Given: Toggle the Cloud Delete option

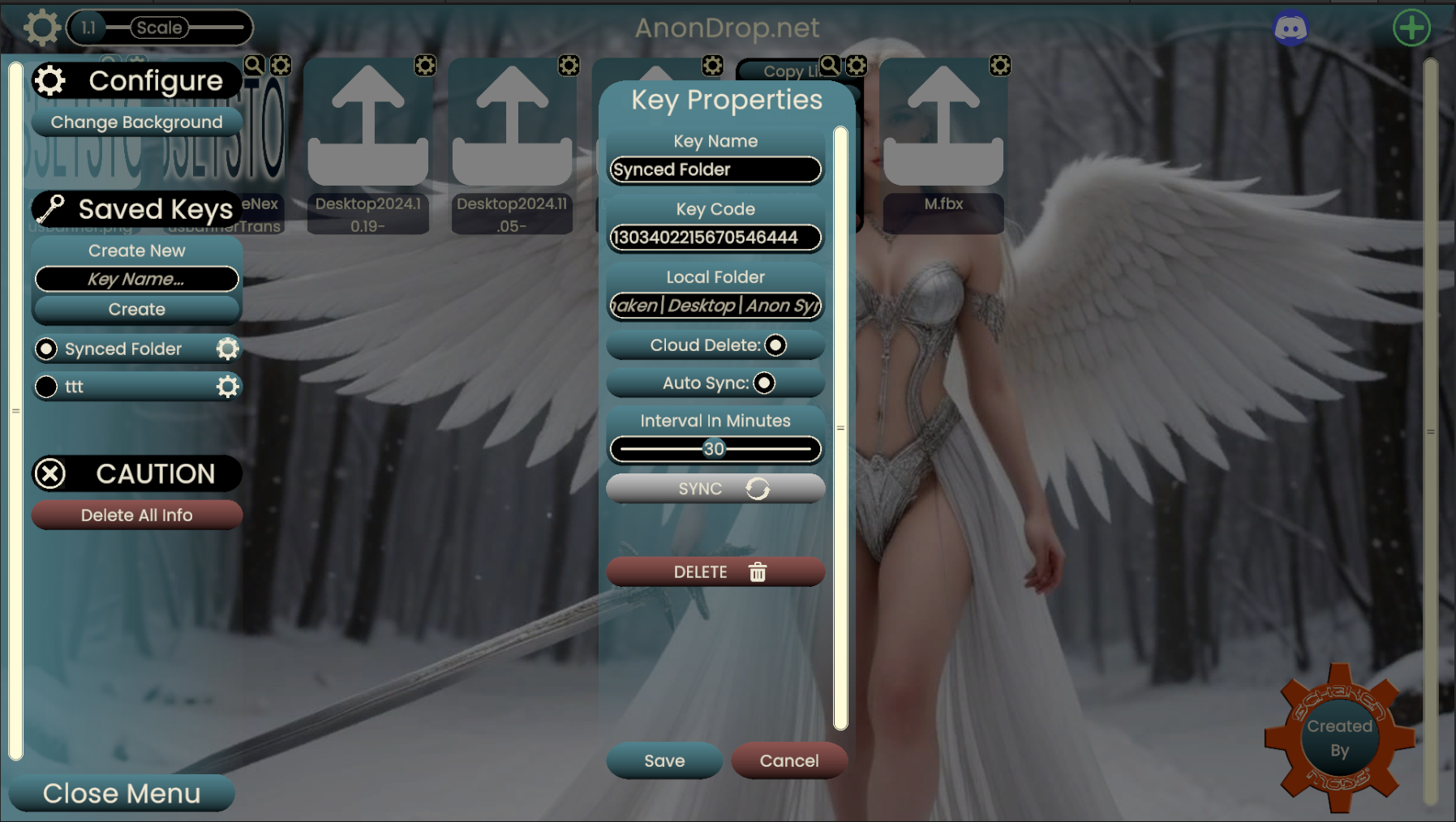Looking at the screenshot, I should coord(775,345).
